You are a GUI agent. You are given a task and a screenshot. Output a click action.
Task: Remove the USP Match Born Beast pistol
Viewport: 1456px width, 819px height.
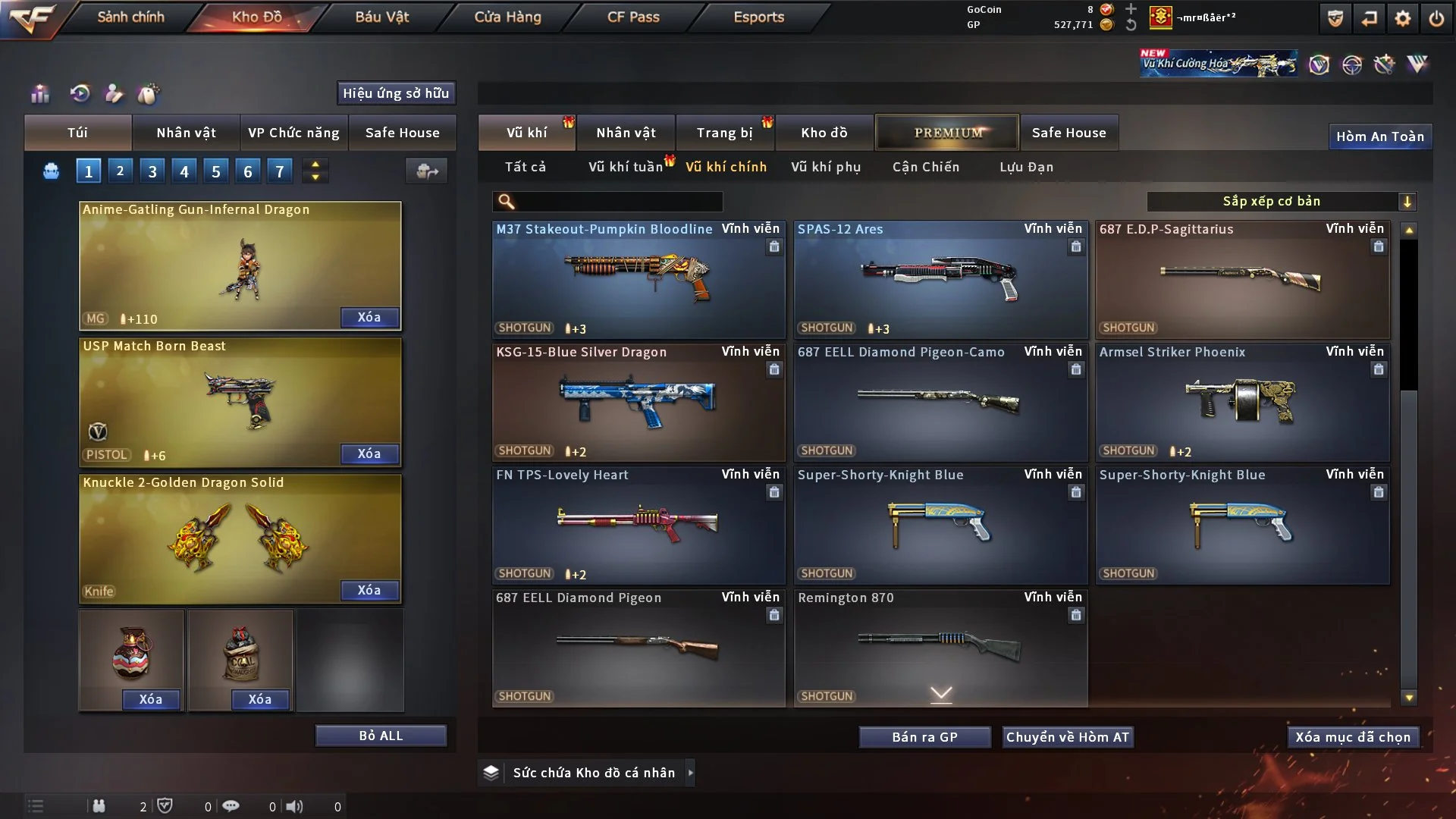click(369, 453)
